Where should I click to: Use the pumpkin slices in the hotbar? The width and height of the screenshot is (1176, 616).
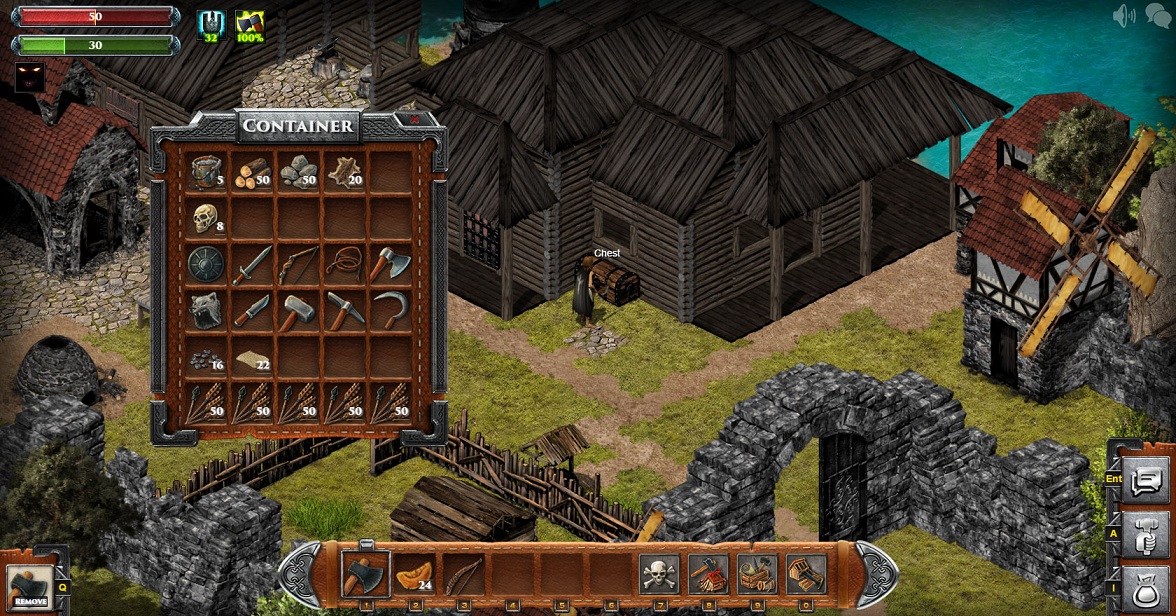coord(414,574)
